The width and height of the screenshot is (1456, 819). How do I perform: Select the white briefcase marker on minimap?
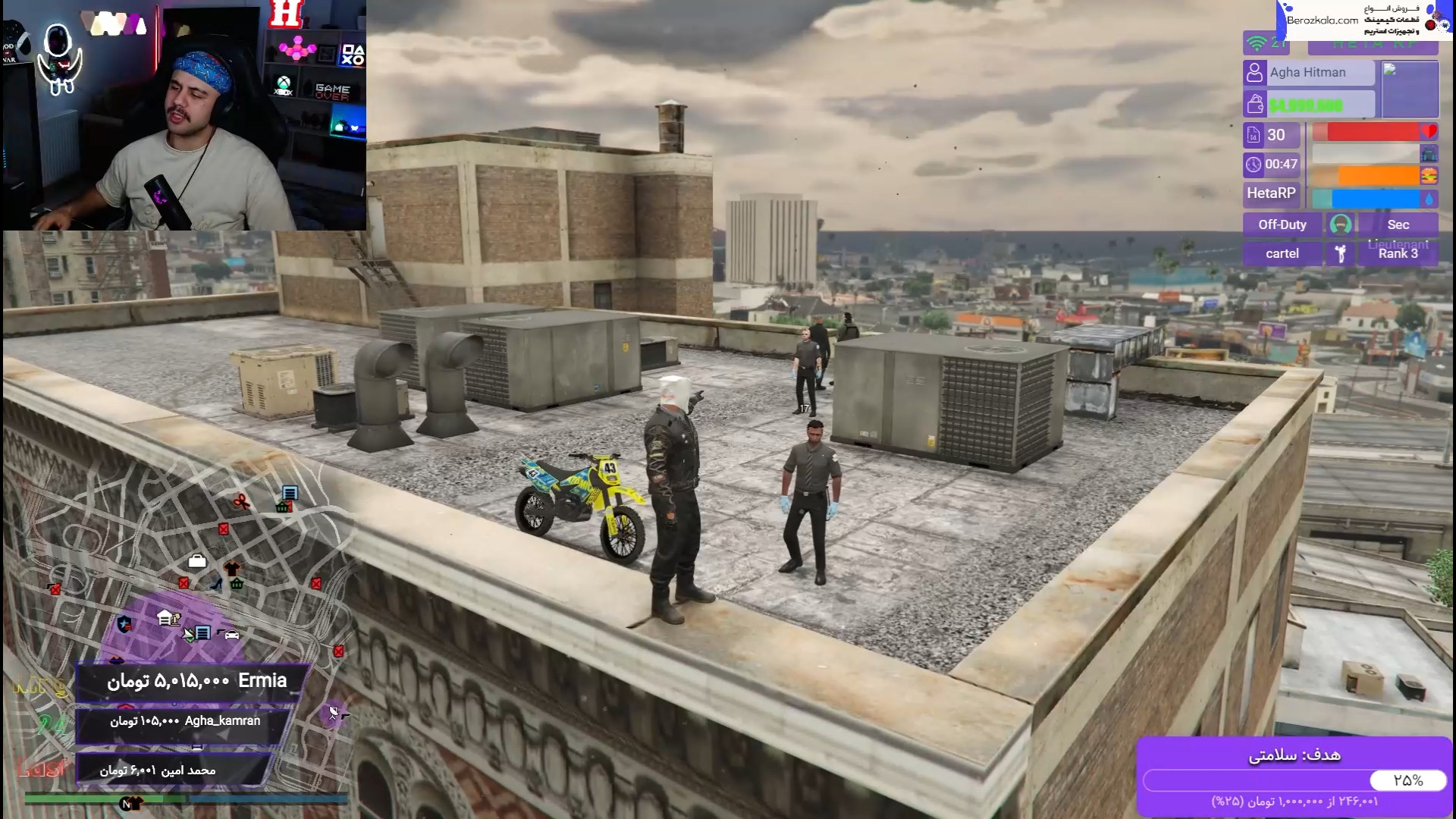click(197, 561)
